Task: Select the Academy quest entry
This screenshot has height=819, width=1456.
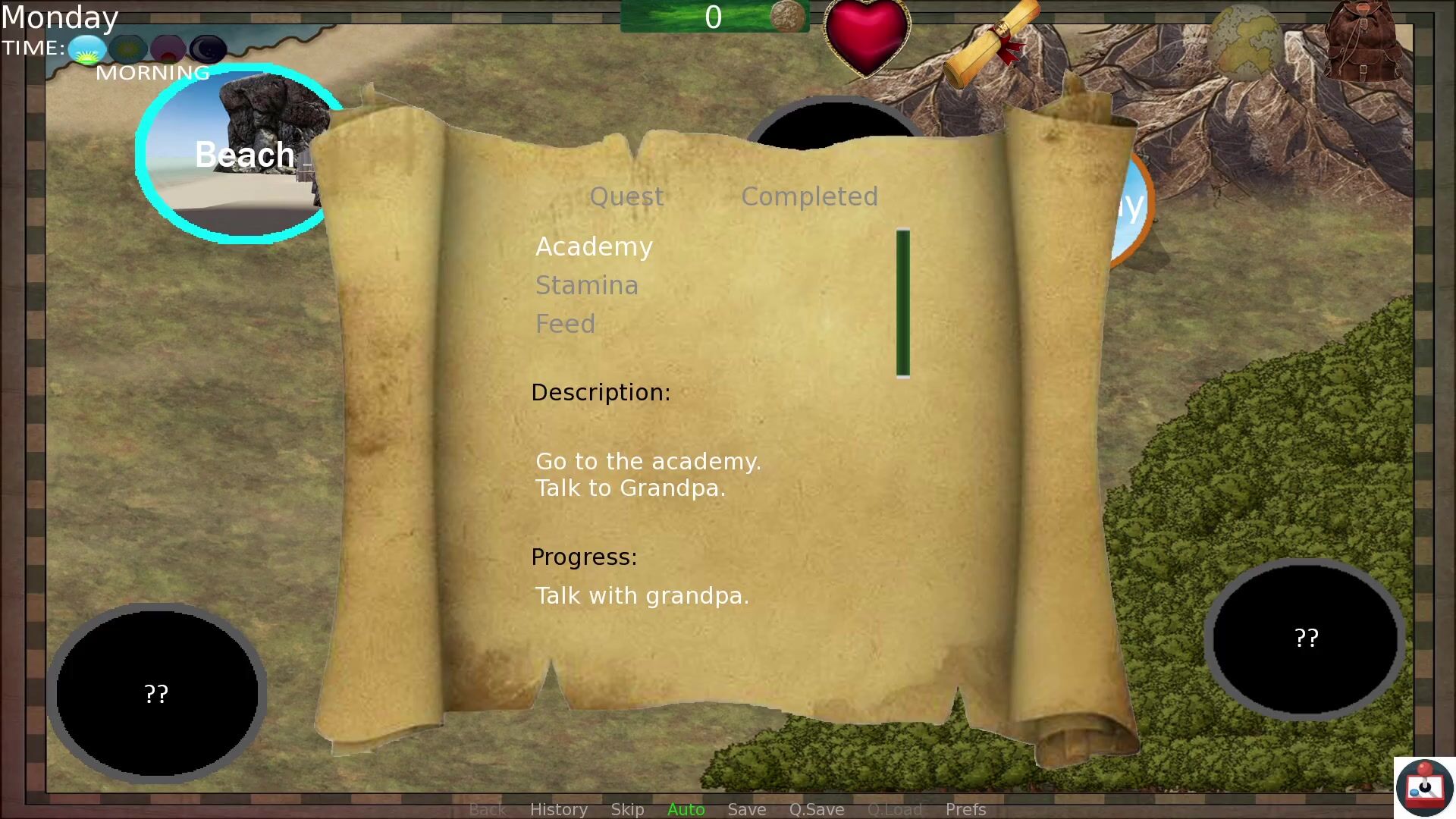Action: click(594, 246)
